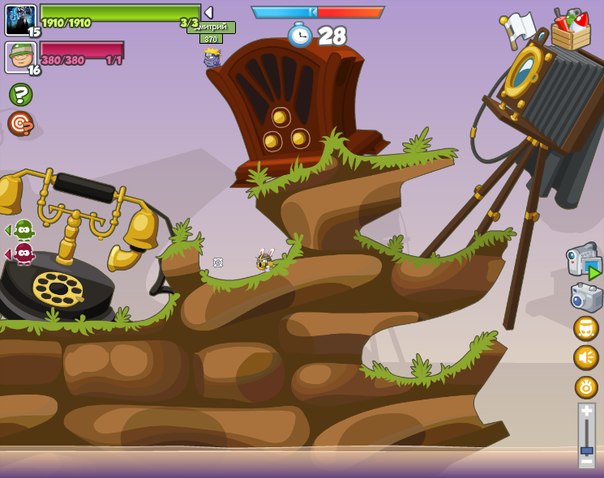This screenshot has height=478, width=604.
Task: Click the orange ring button above zoom slider
Action: point(586,387)
